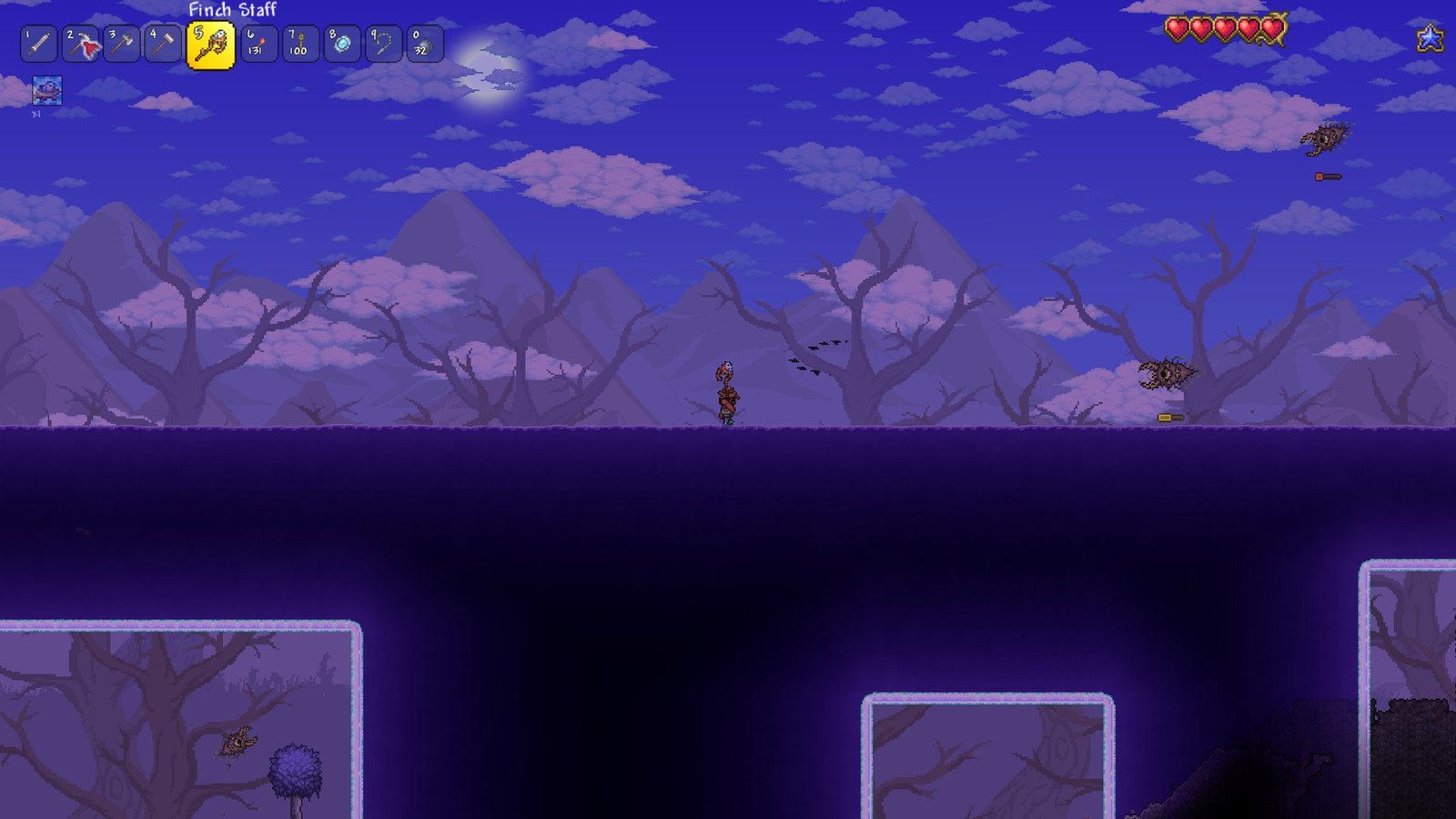Viewport: 1456px width, 819px height.
Task: Click the blue mana star at top right
Action: click(x=1432, y=38)
